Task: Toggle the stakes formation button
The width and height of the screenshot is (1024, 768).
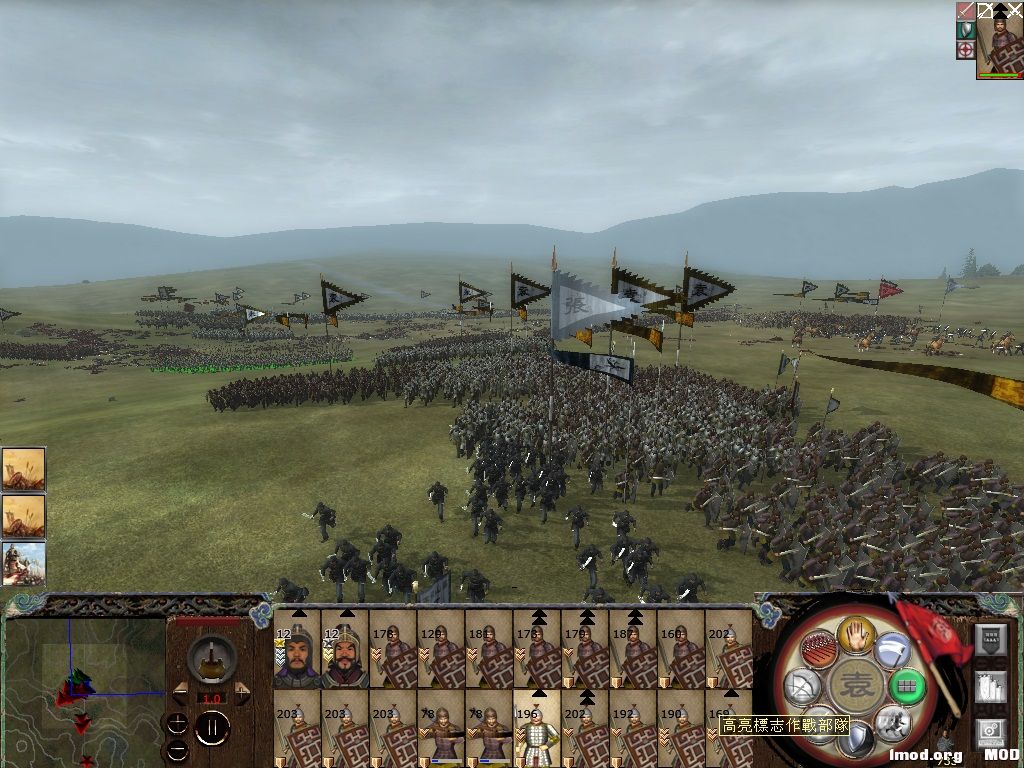Action: [818, 650]
